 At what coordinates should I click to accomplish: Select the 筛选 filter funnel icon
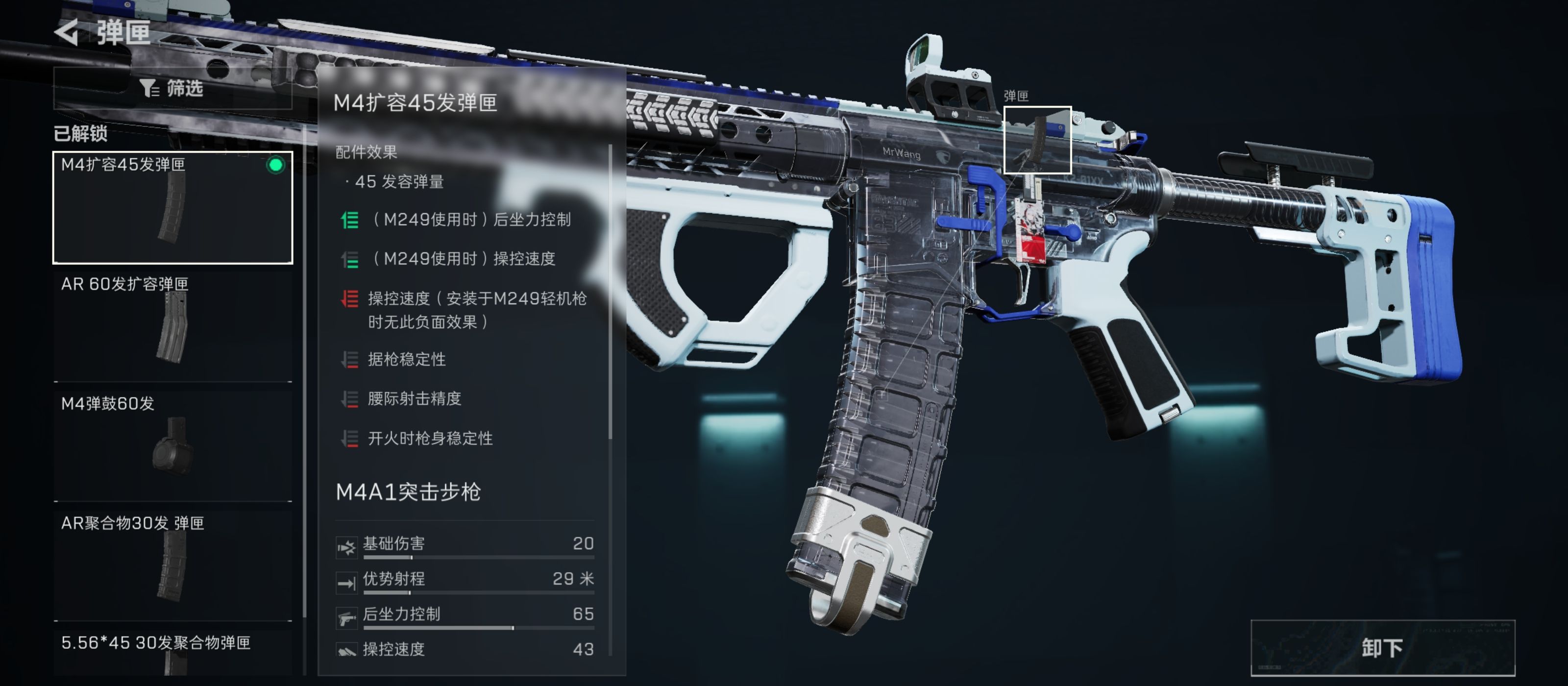pyautogui.click(x=149, y=89)
